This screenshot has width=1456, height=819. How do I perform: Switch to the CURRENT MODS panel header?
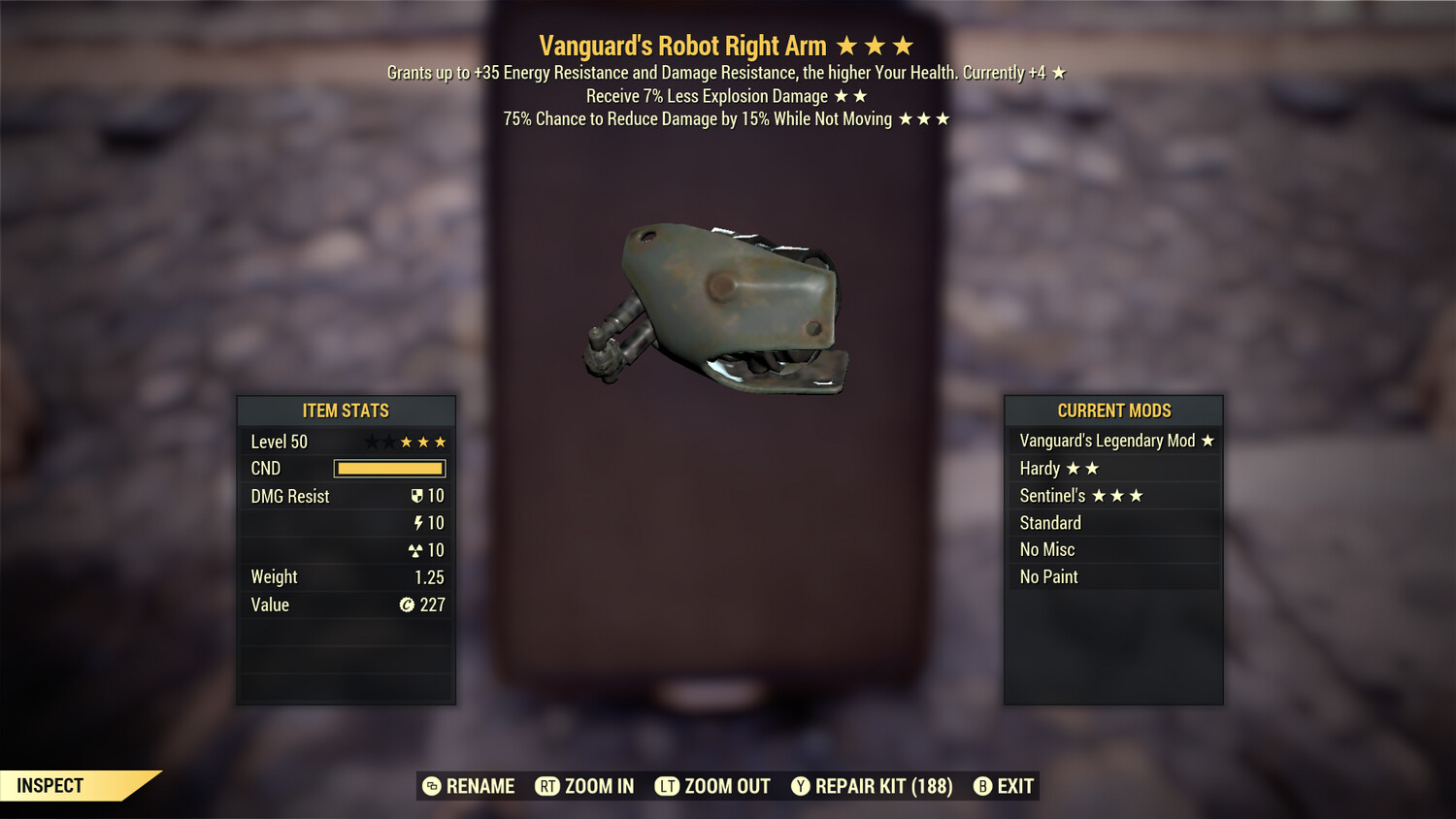[1114, 410]
